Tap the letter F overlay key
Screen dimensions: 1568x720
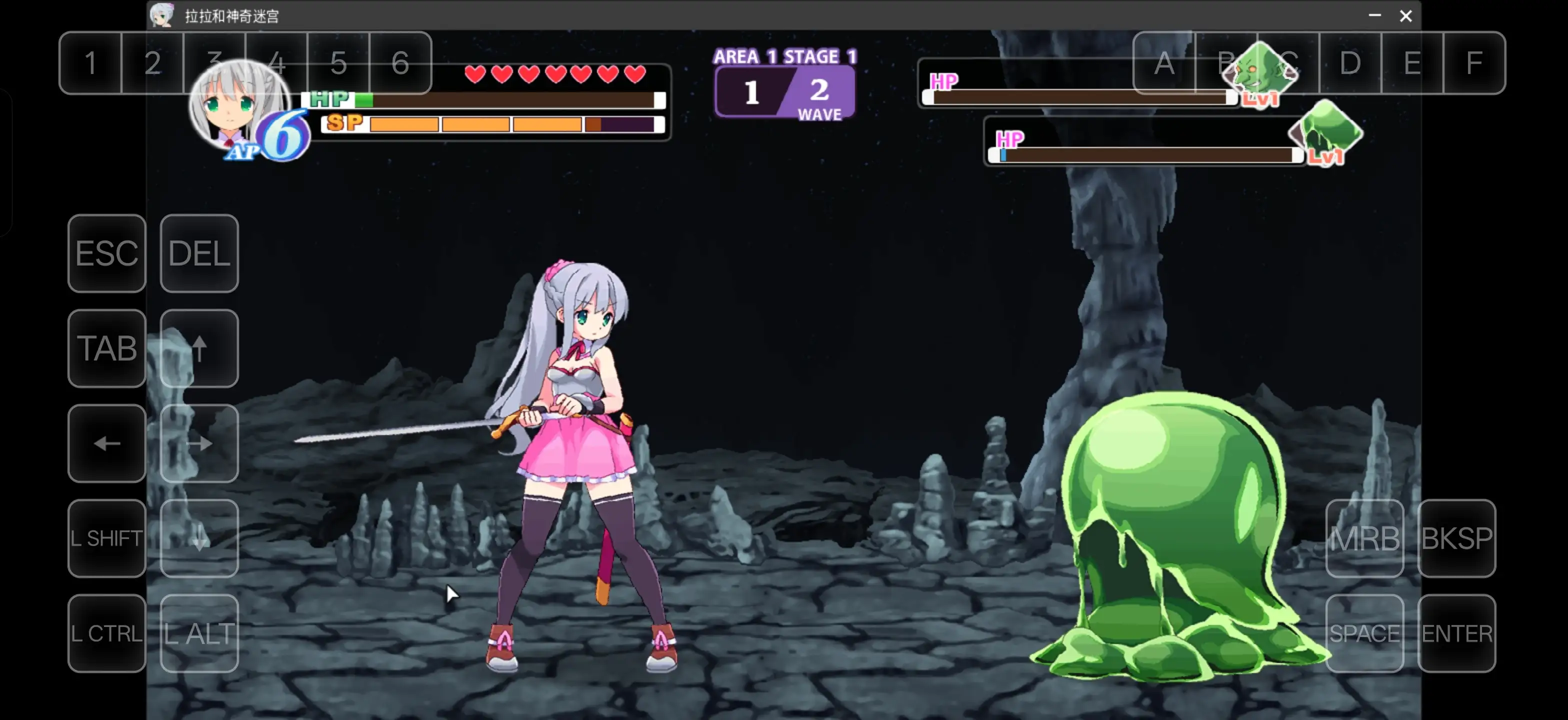[x=1473, y=62]
